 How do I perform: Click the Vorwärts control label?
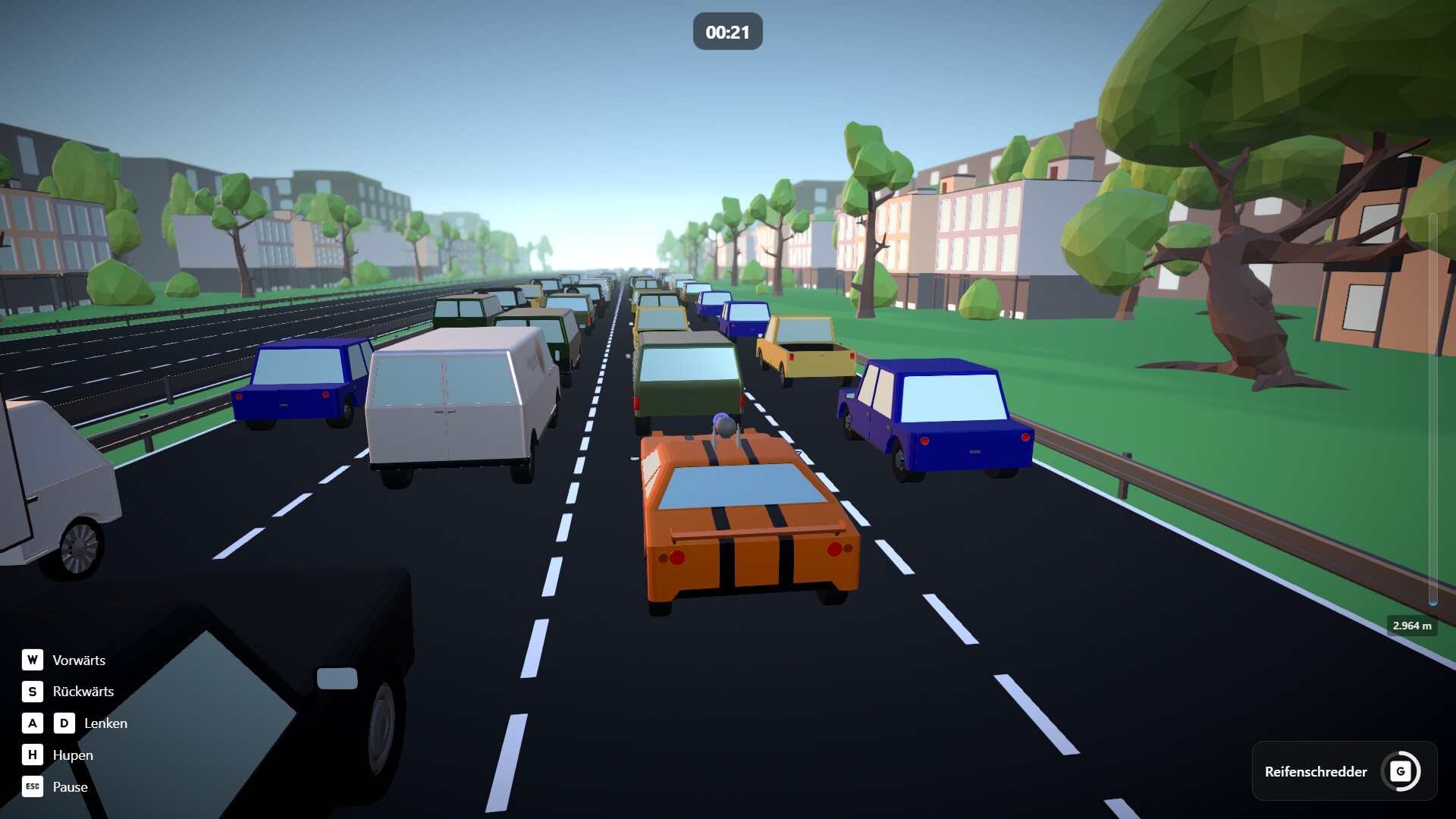[x=79, y=660]
